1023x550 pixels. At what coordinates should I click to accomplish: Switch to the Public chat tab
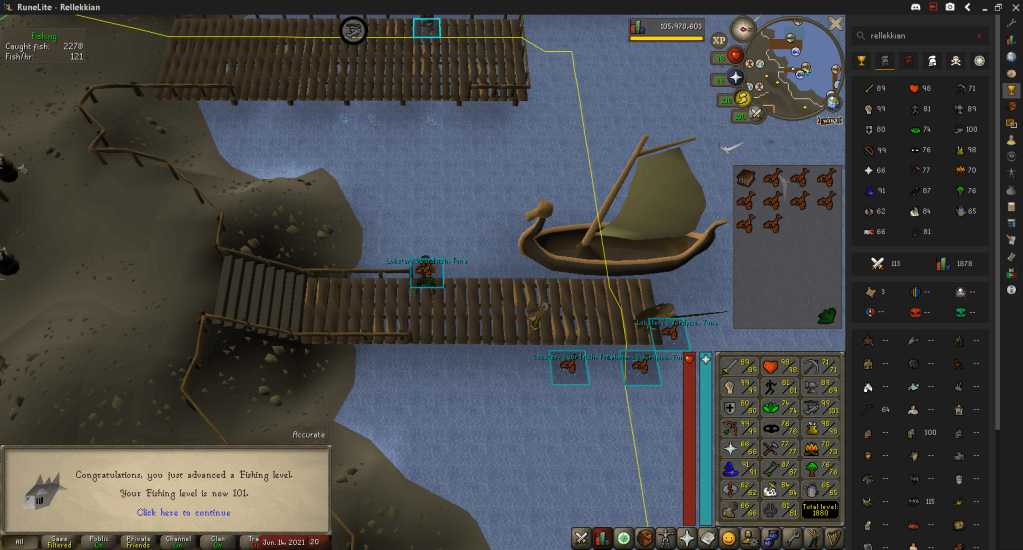pos(98,541)
